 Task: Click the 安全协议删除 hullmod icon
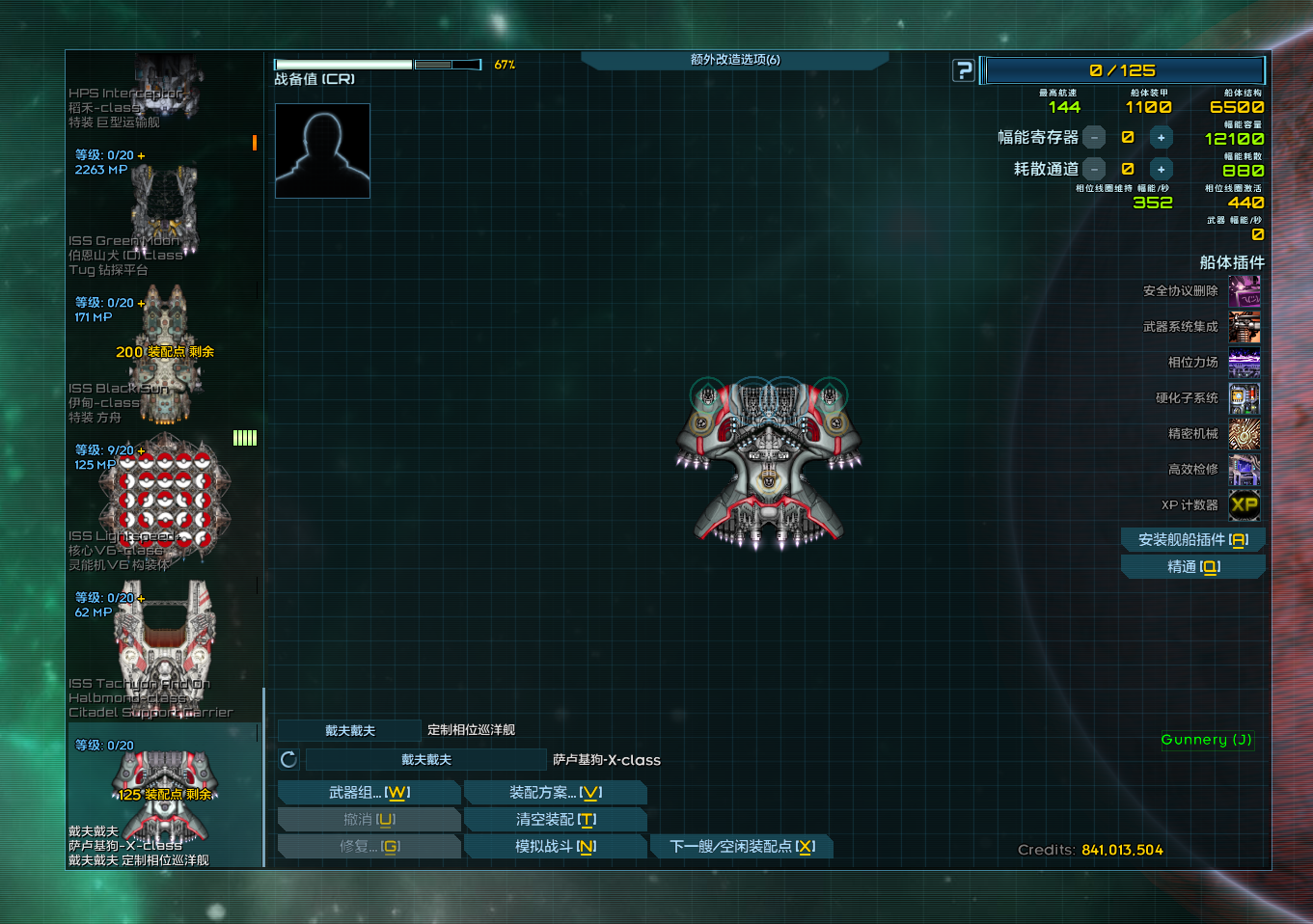click(1244, 291)
